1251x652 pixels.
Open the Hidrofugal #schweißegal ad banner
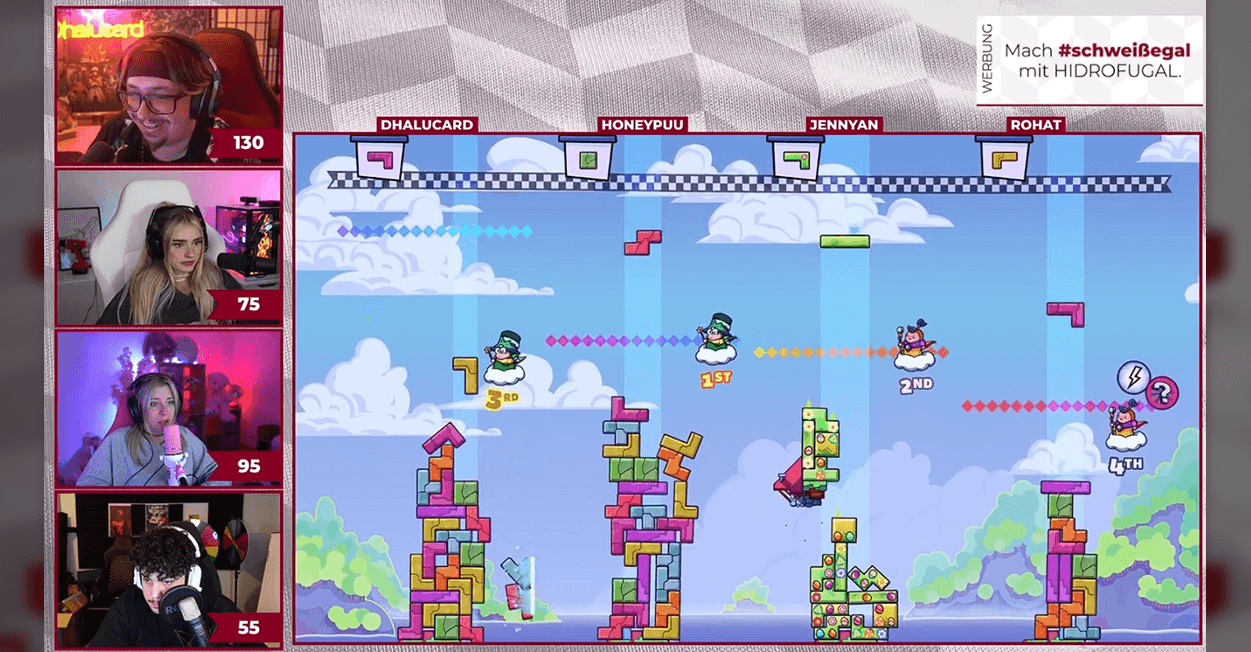pyautogui.click(x=1089, y=60)
